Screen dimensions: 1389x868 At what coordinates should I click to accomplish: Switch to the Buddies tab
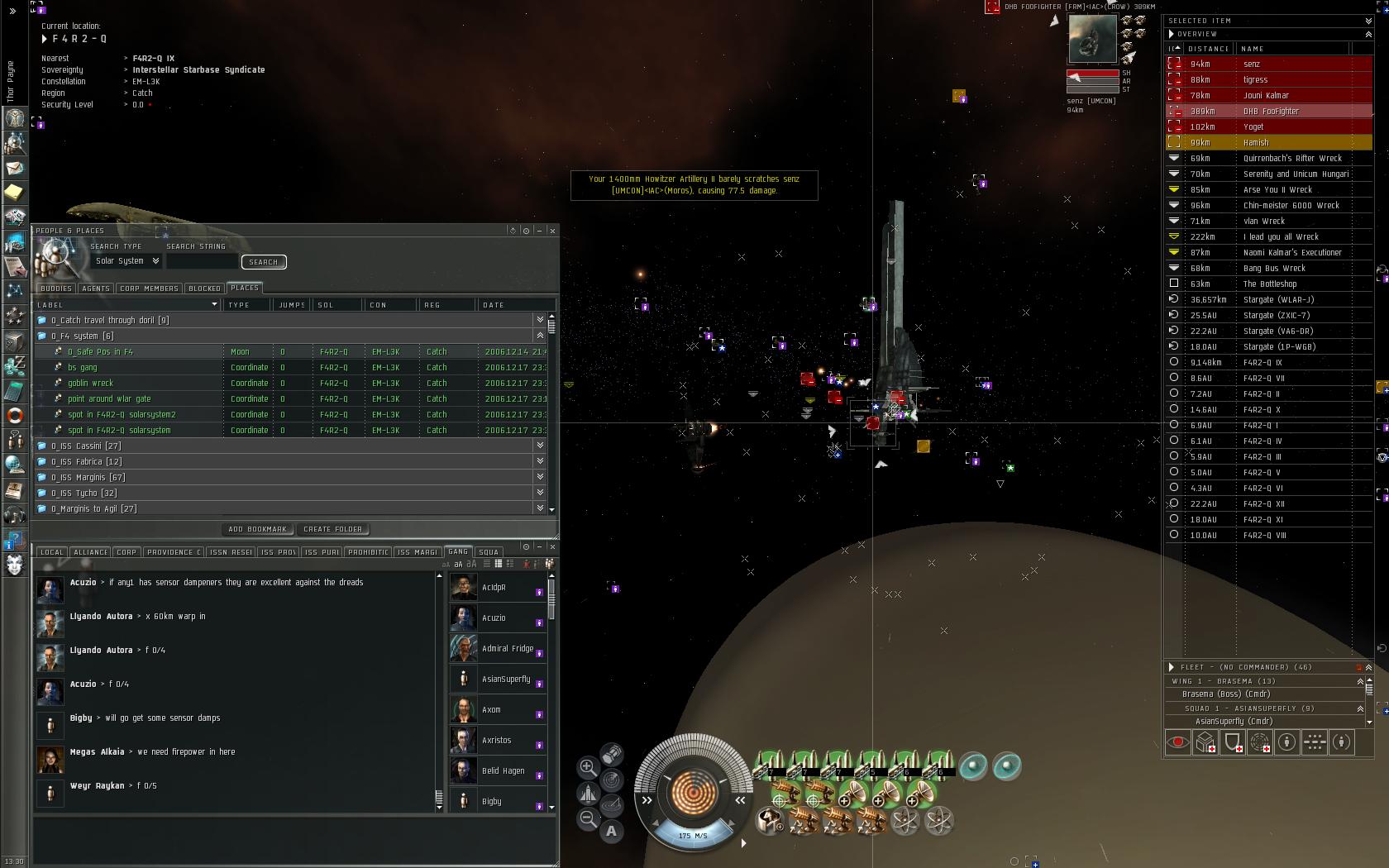pyautogui.click(x=56, y=289)
